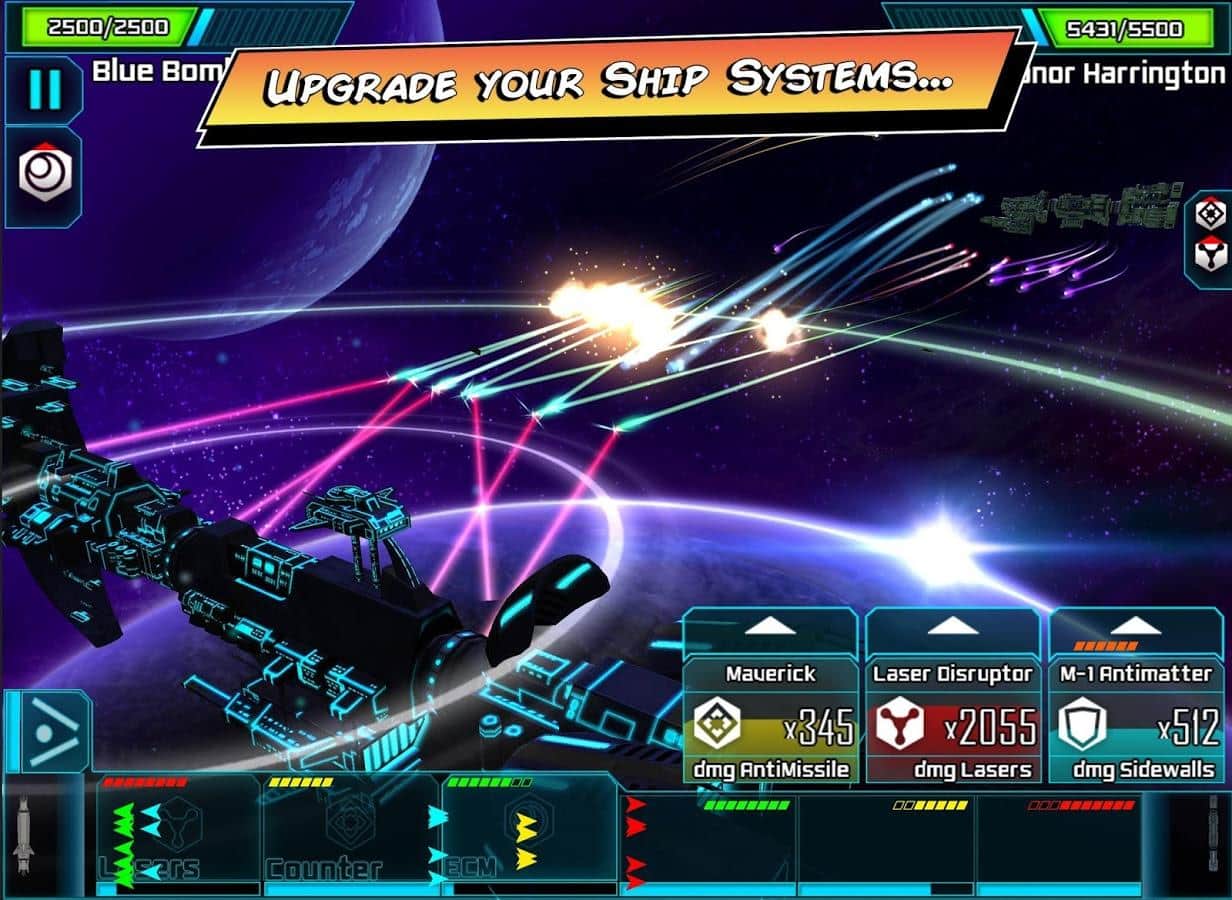This screenshot has height=900, width=1232.
Task: Select the player missile launcher icon
Action: pyautogui.click(x=24, y=832)
